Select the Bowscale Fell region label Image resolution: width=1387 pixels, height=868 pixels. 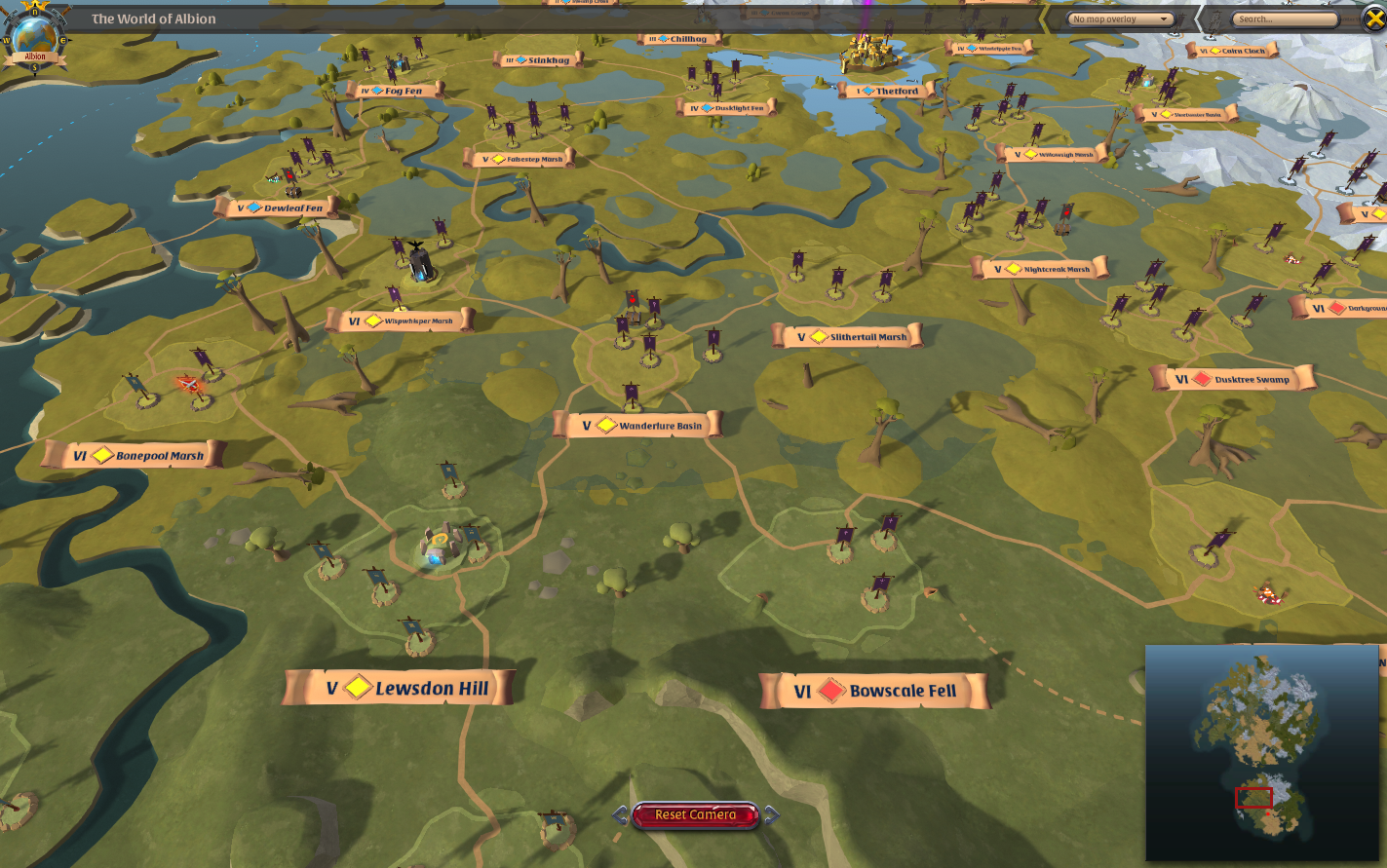pyautogui.click(x=873, y=691)
